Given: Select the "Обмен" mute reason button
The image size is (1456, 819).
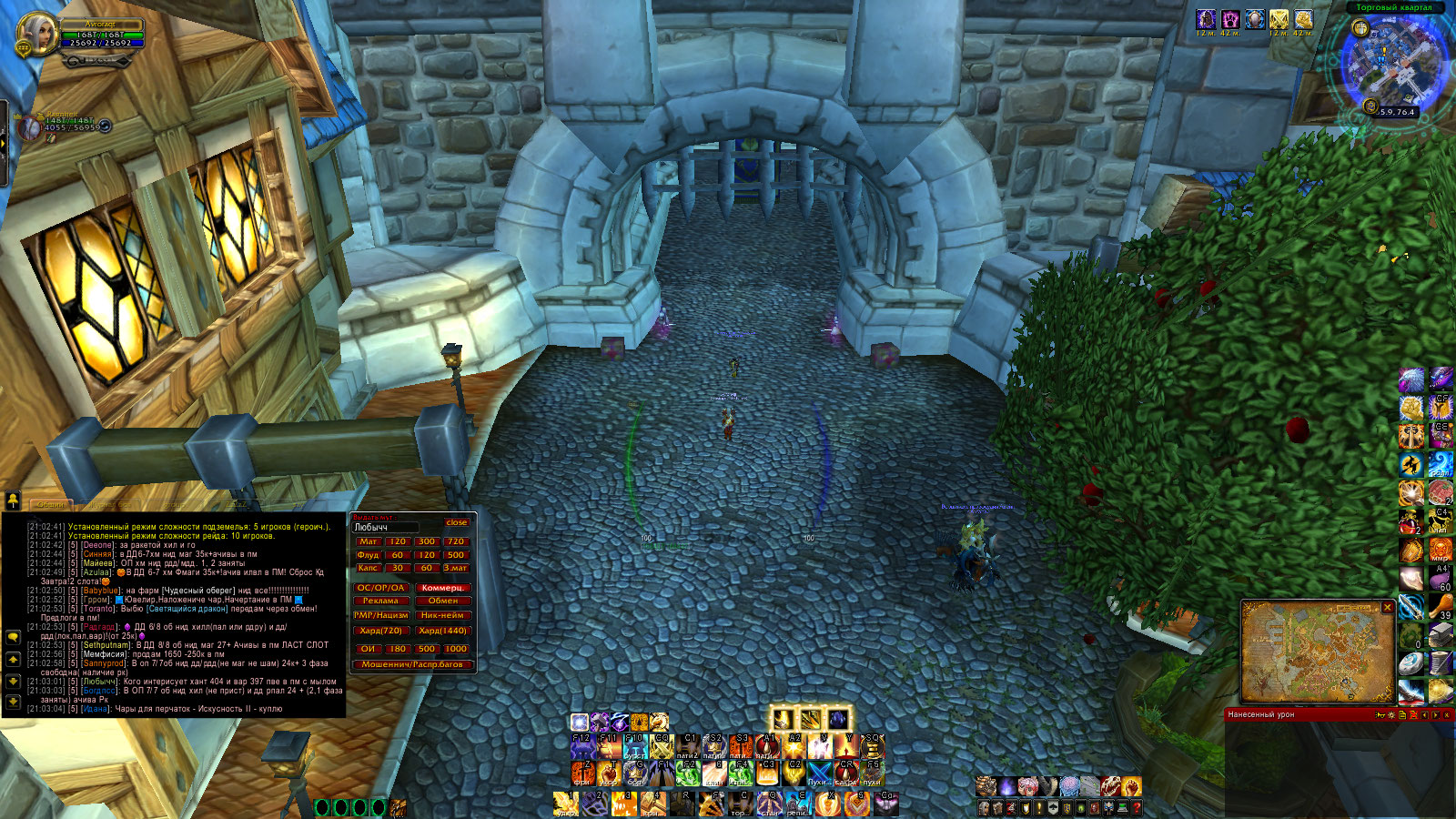Looking at the screenshot, I should 443,601.
